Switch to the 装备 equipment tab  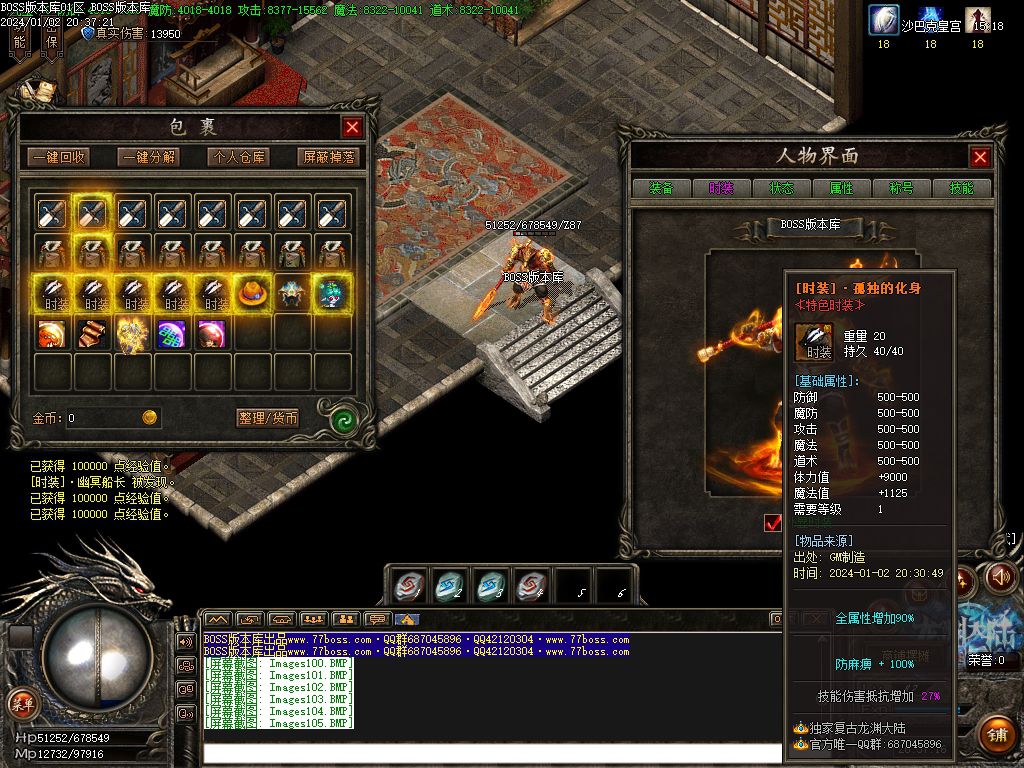point(661,188)
